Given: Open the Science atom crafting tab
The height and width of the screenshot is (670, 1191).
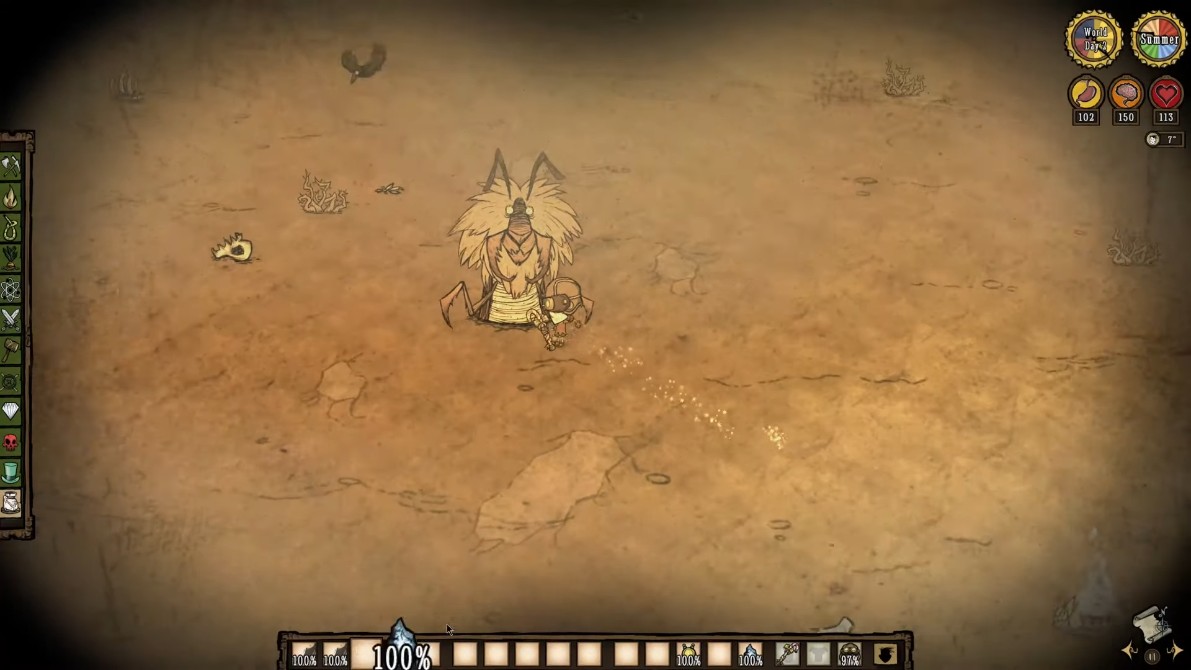Looking at the screenshot, I should 11,289.
